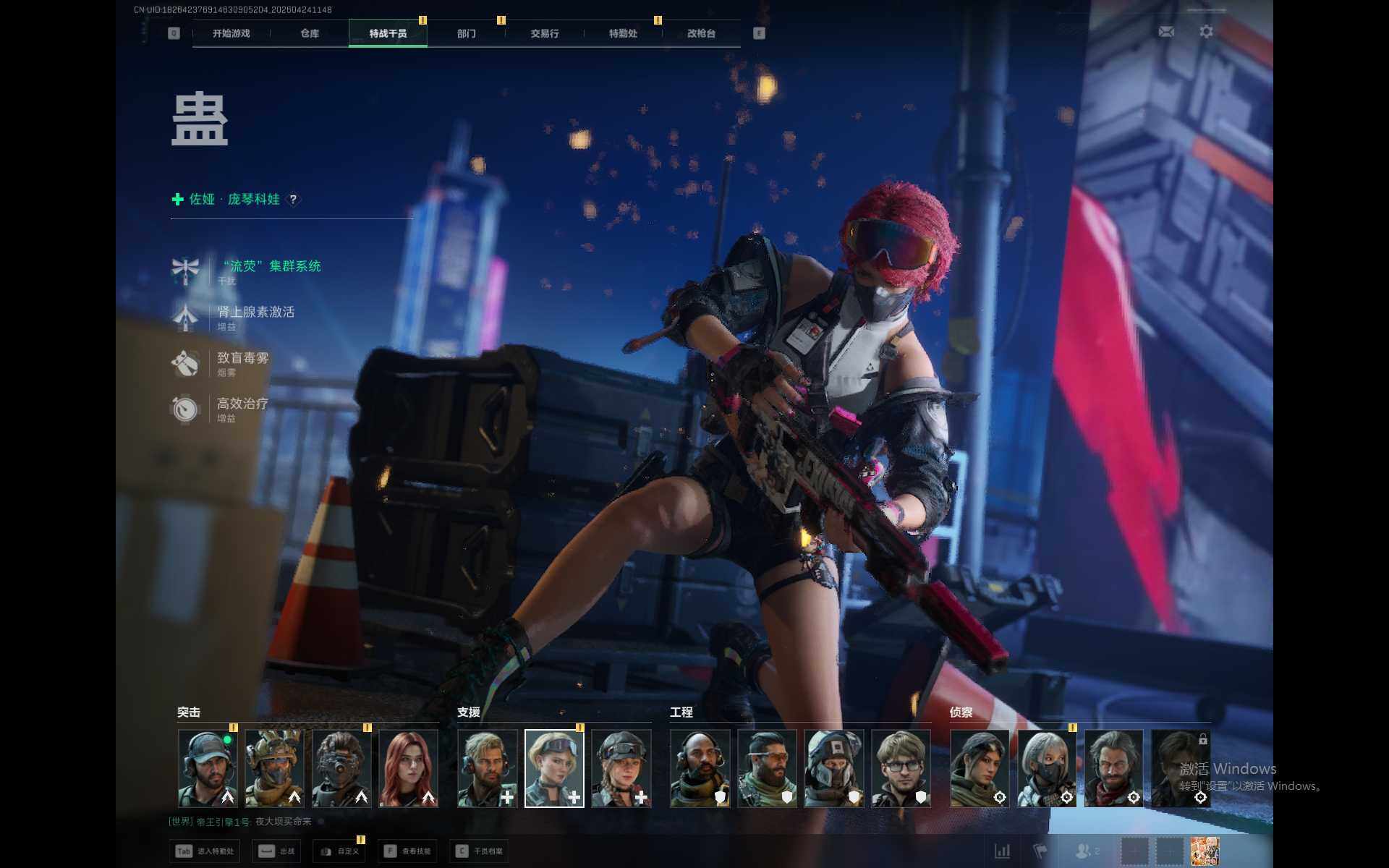Click the 自定义 customize button
1389x868 pixels.
pyautogui.click(x=340, y=851)
